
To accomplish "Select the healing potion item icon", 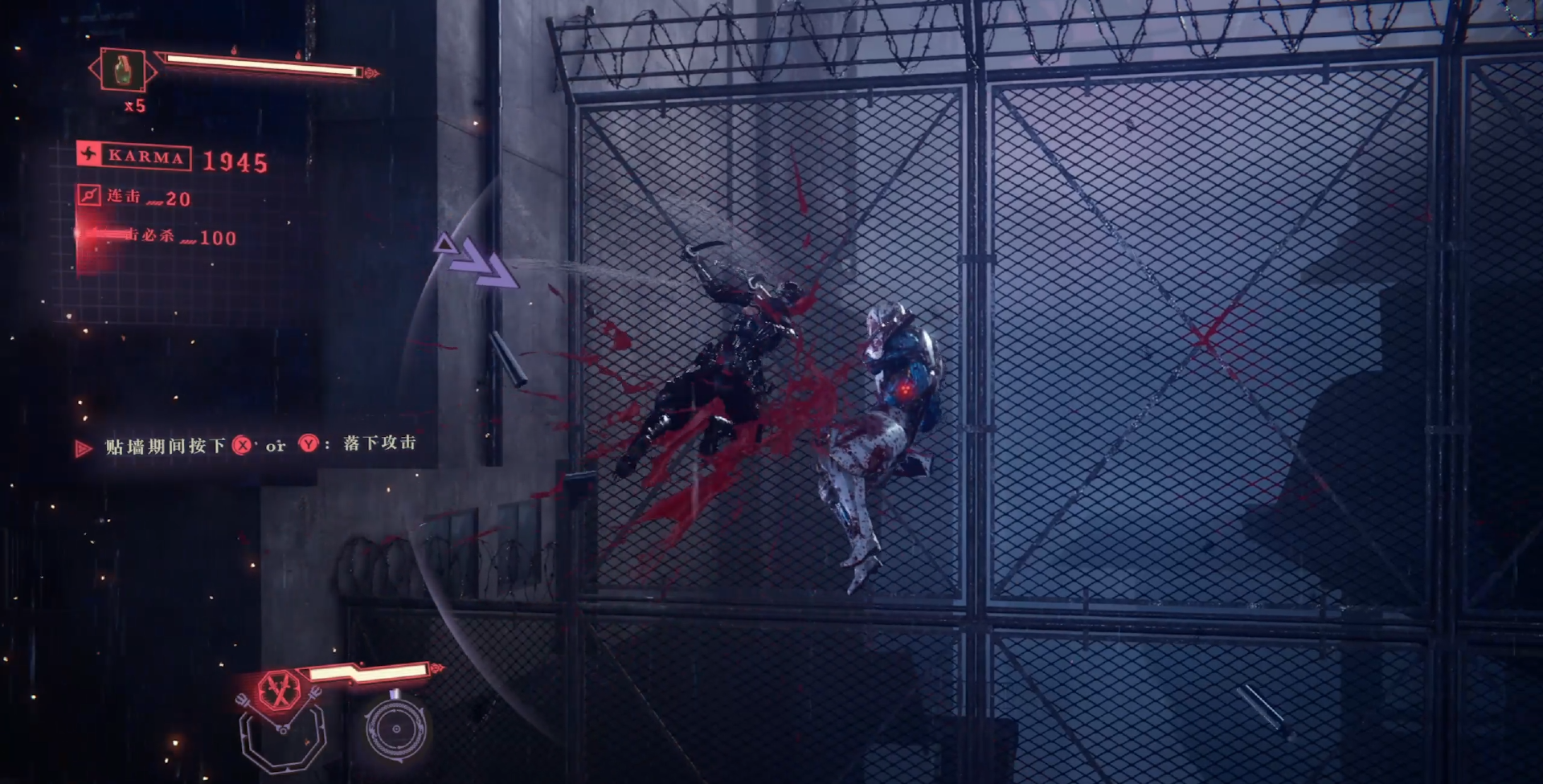I will (122, 70).
